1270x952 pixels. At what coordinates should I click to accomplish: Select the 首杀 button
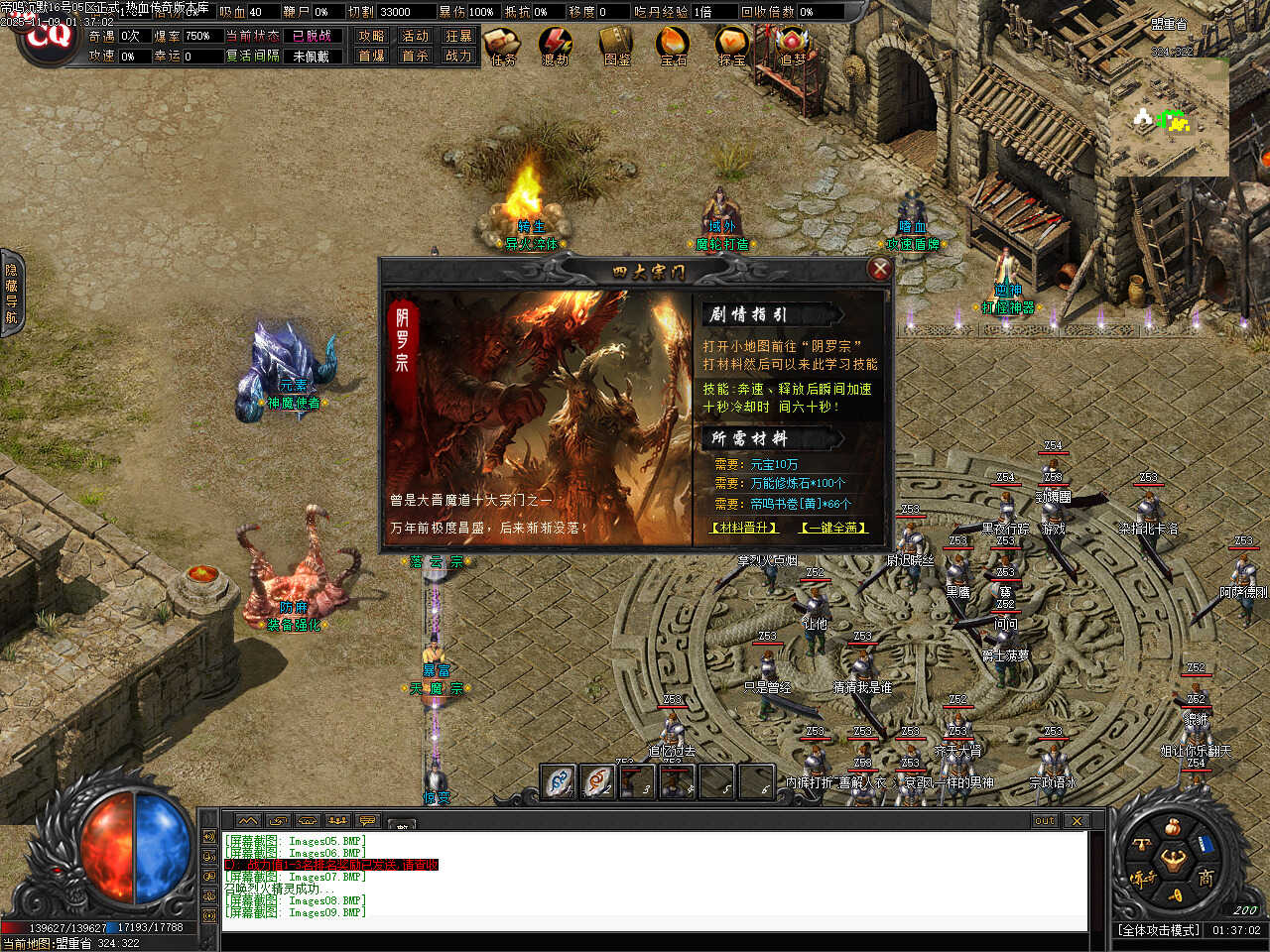[415, 56]
